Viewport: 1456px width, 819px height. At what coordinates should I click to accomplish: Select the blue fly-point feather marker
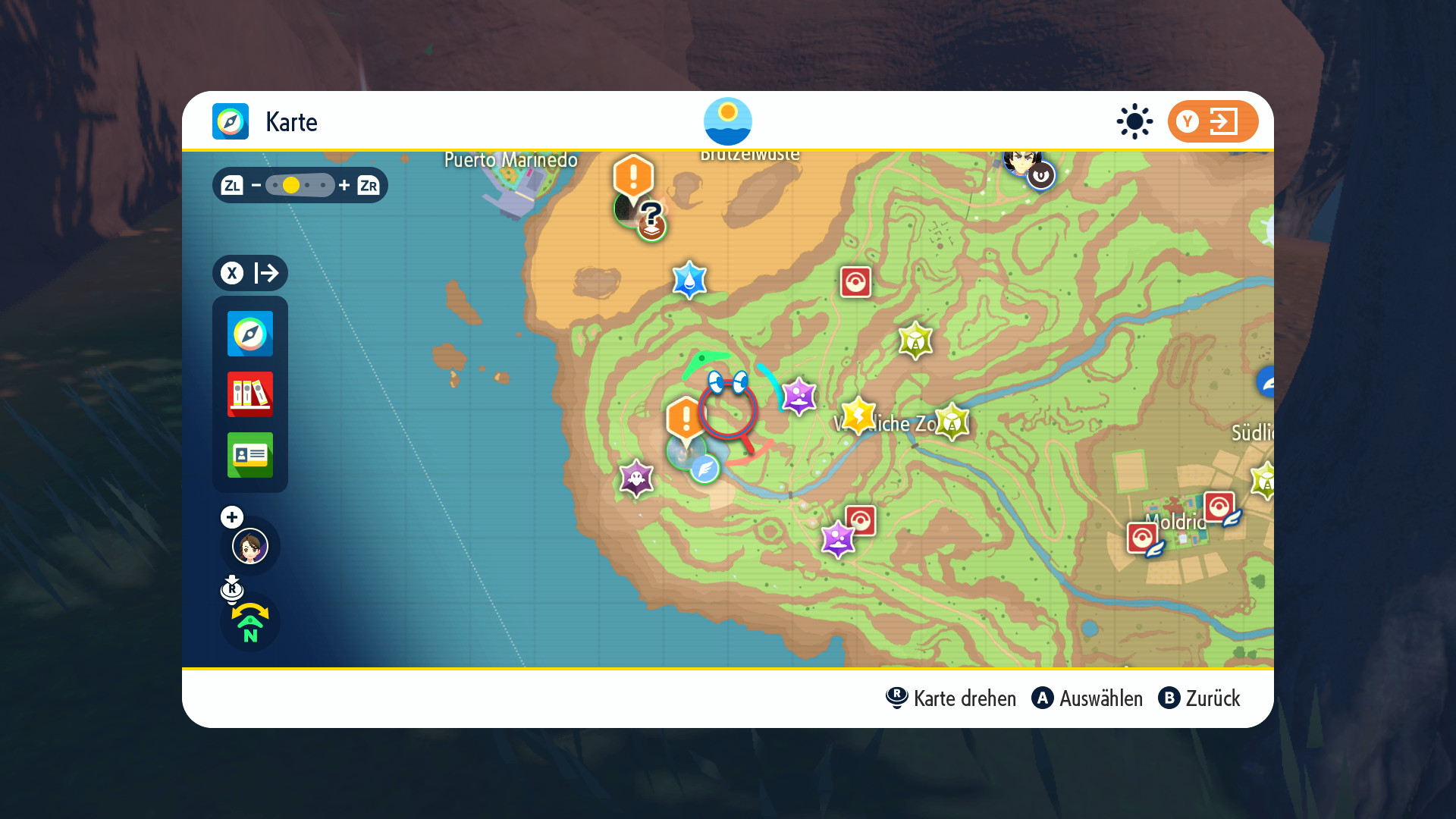click(704, 469)
